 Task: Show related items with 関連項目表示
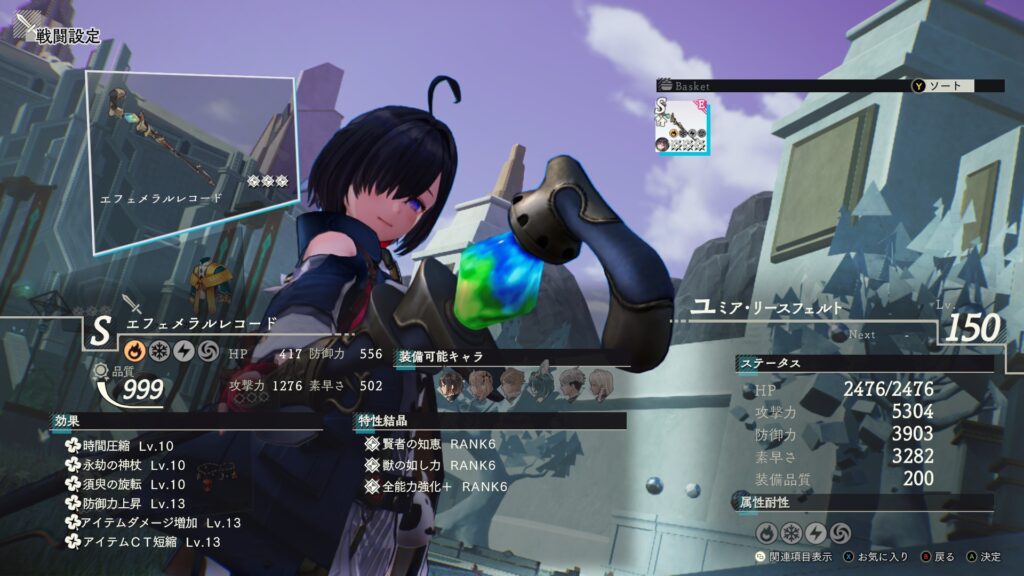(x=796, y=557)
